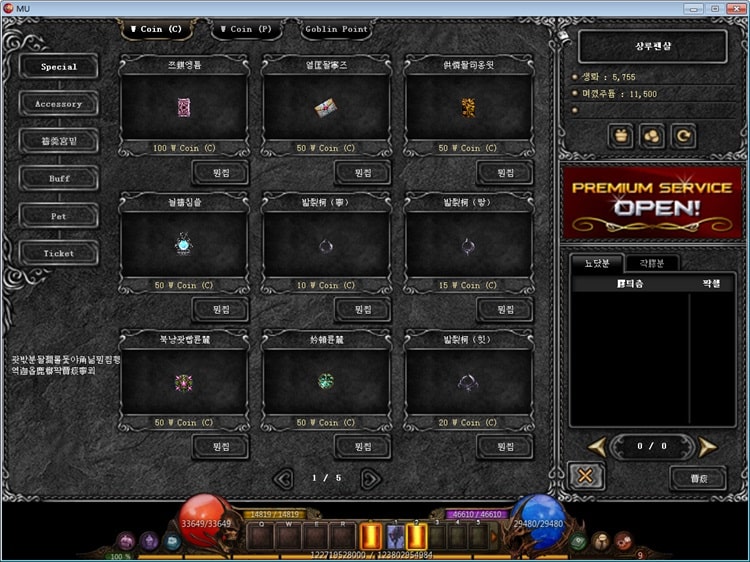
Task: Open the Accessory category
Action: (x=59, y=104)
